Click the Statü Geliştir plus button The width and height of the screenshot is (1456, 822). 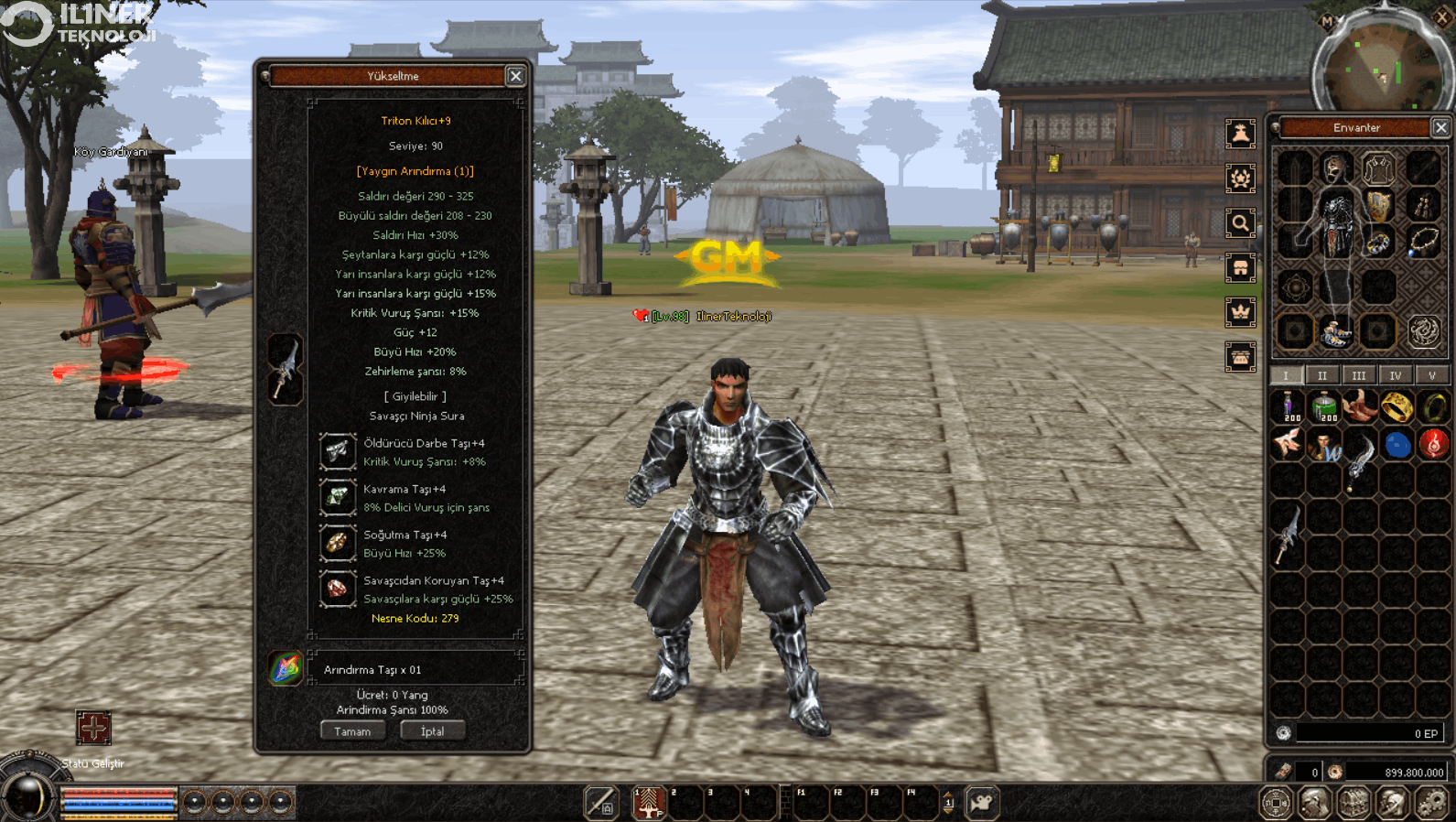(93, 729)
